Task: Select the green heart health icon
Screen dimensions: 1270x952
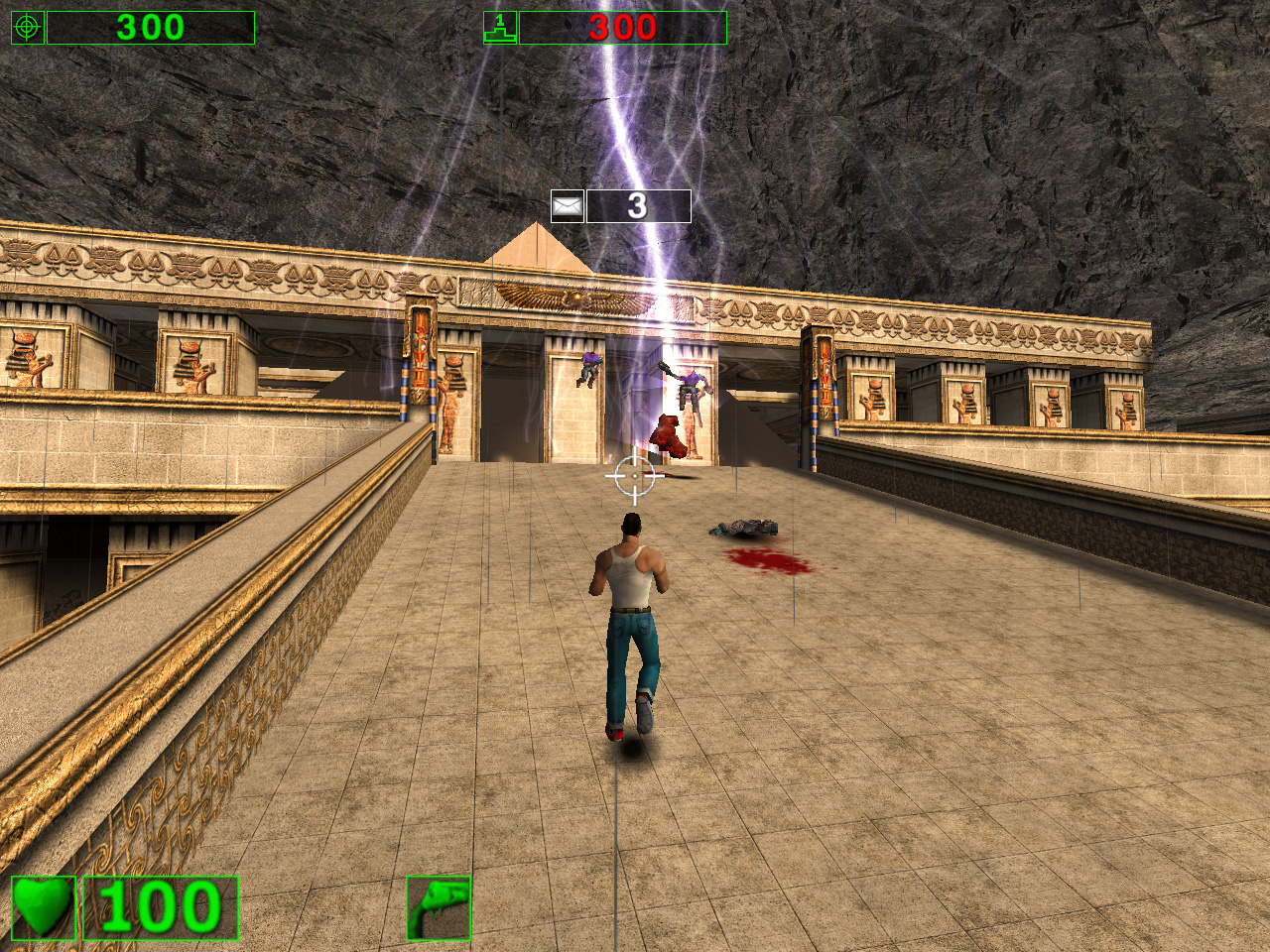Action: tap(42, 907)
